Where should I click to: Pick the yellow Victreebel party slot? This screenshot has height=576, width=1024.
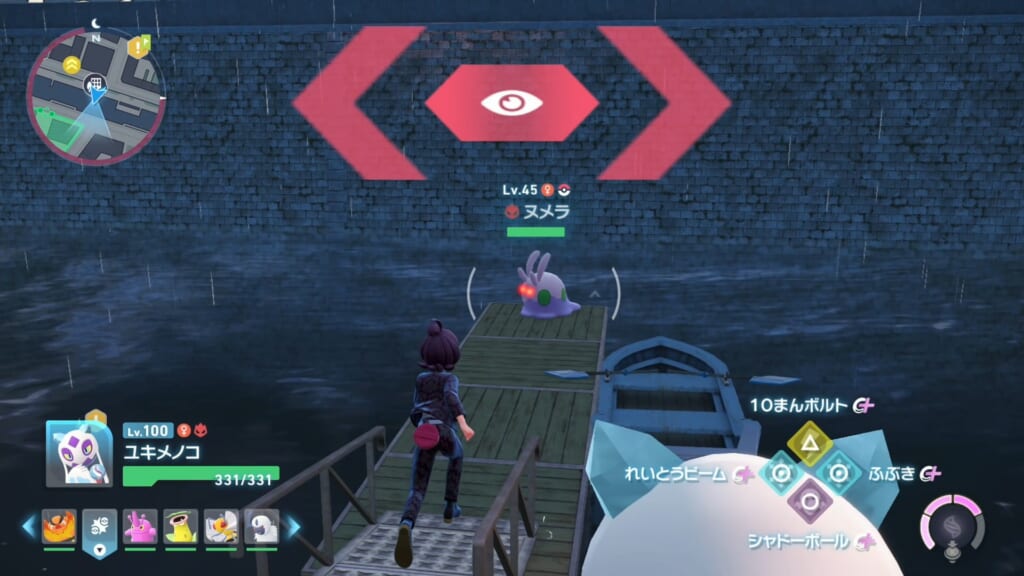[180, 527]
